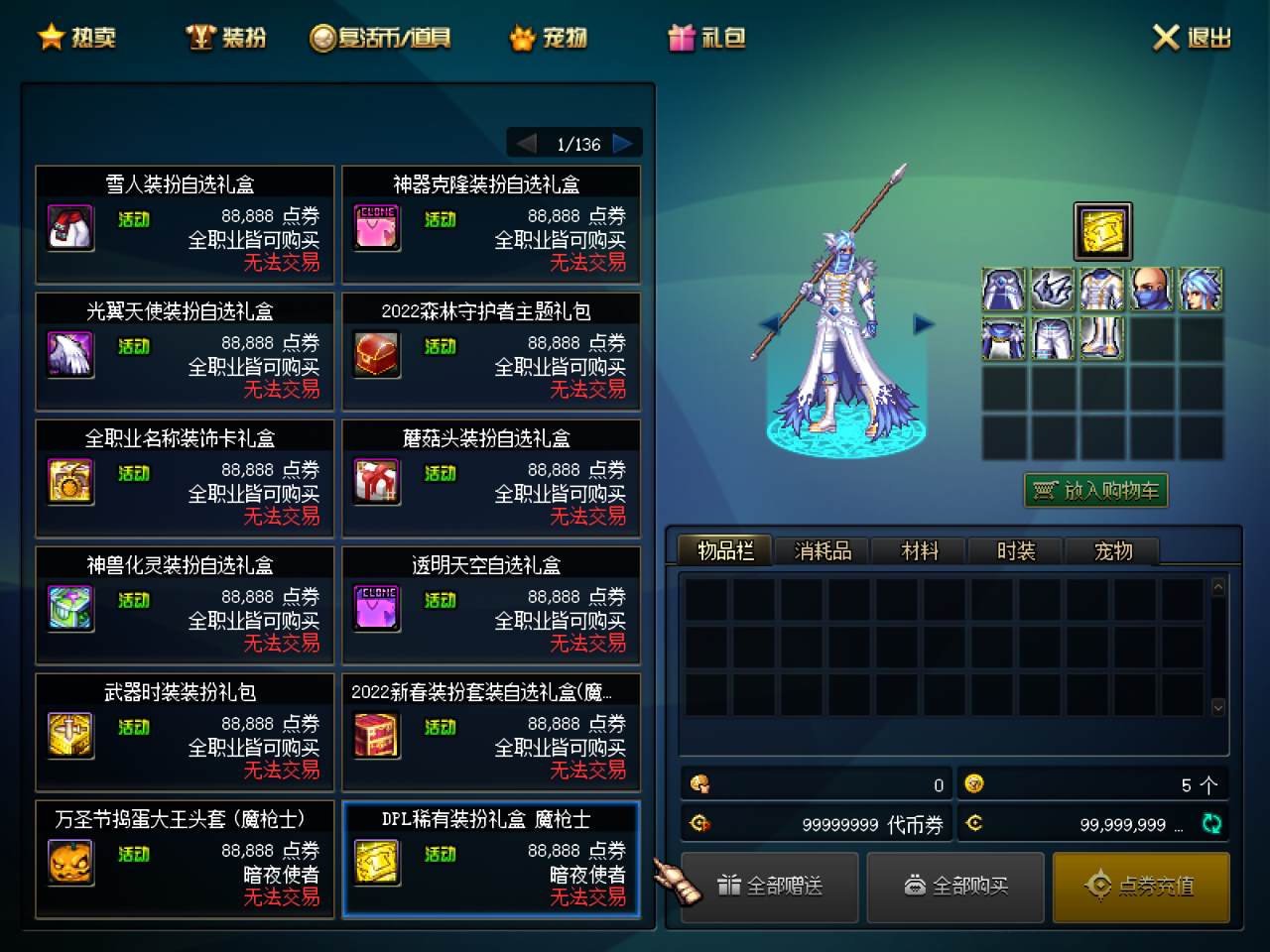Refresh the coupon balance
The height and width of the screenshot is (952, 1270).
click(1211, 823)
